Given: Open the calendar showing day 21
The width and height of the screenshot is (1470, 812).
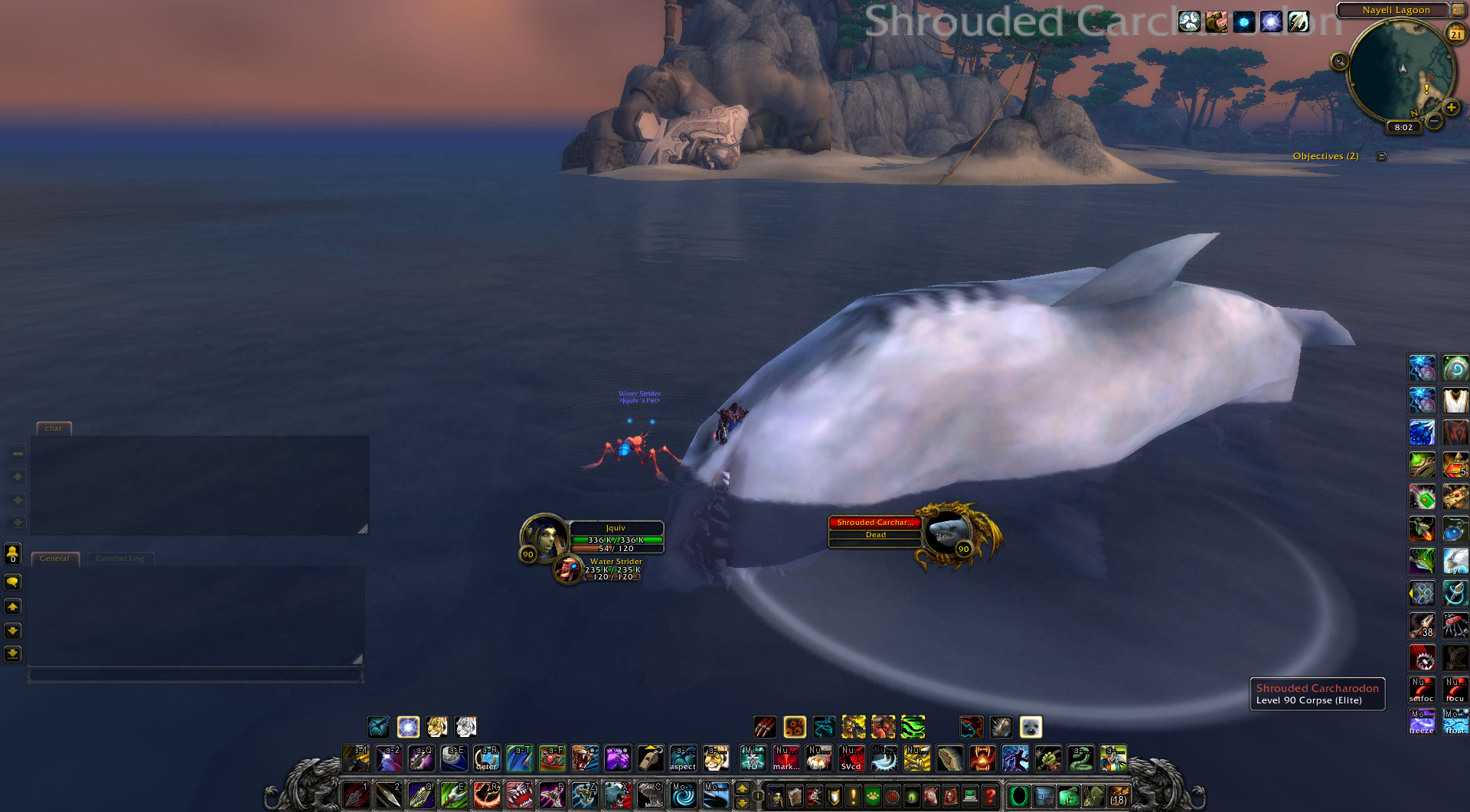Looking at the screenshot, I should pos(1455,34).
